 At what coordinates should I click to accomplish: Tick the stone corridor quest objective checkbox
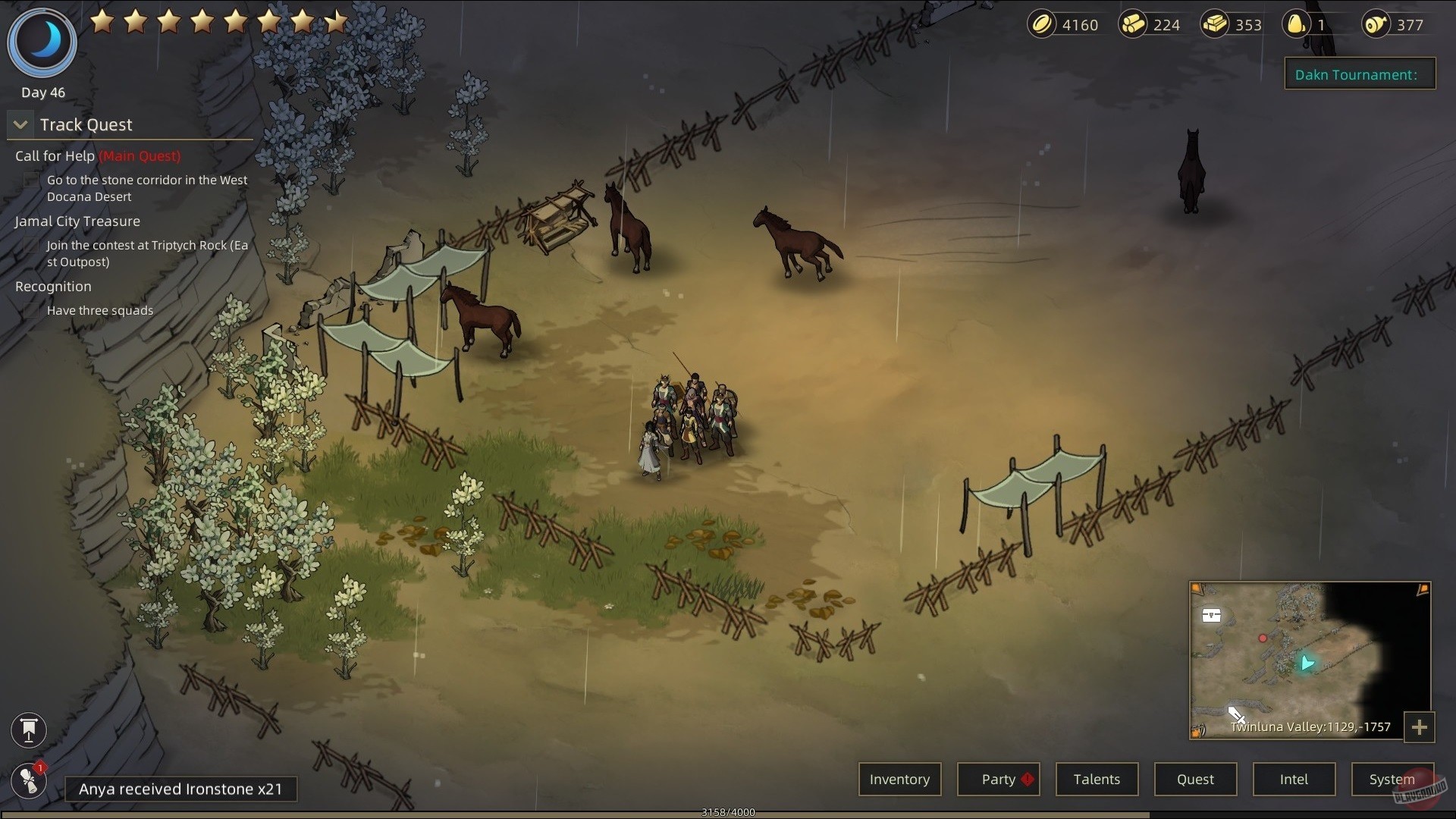point(30,180)
